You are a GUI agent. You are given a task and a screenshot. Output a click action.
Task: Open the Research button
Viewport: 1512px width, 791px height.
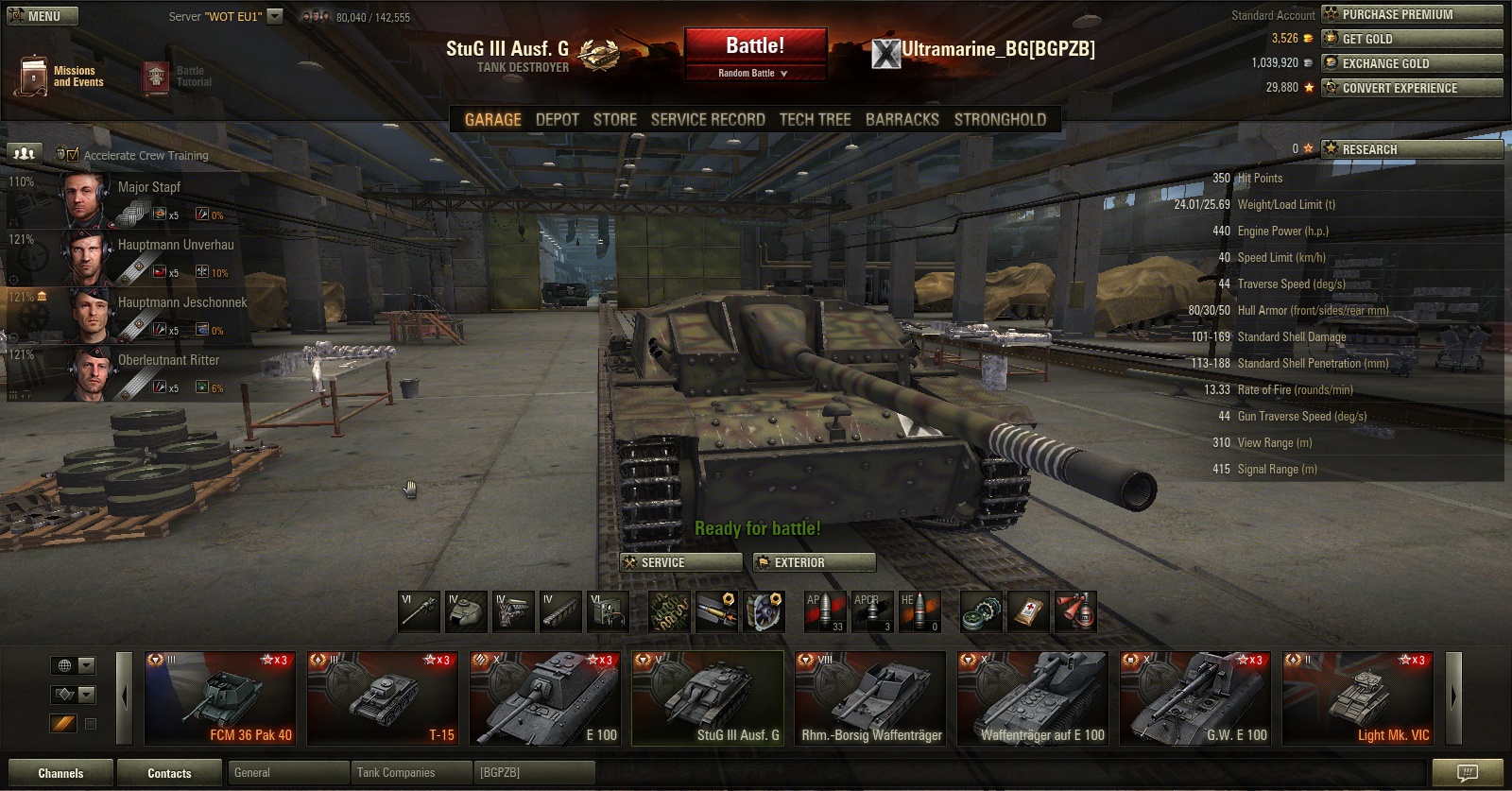click(x=1412, y=149)
